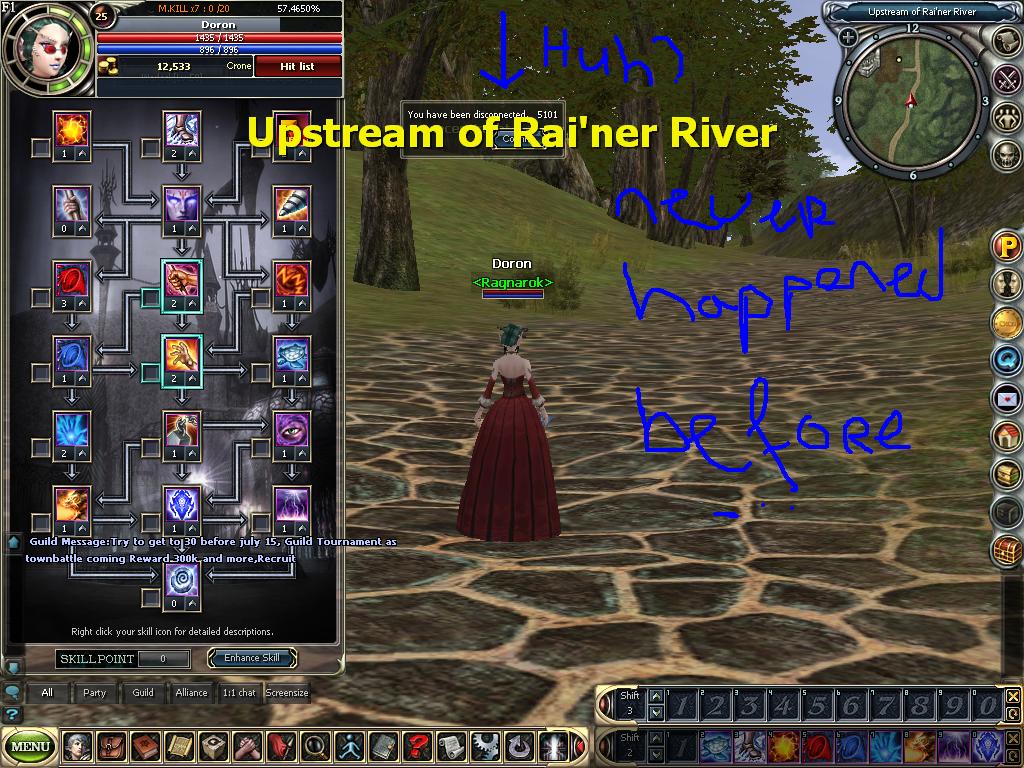Open the green MENU button

point(31,745)
